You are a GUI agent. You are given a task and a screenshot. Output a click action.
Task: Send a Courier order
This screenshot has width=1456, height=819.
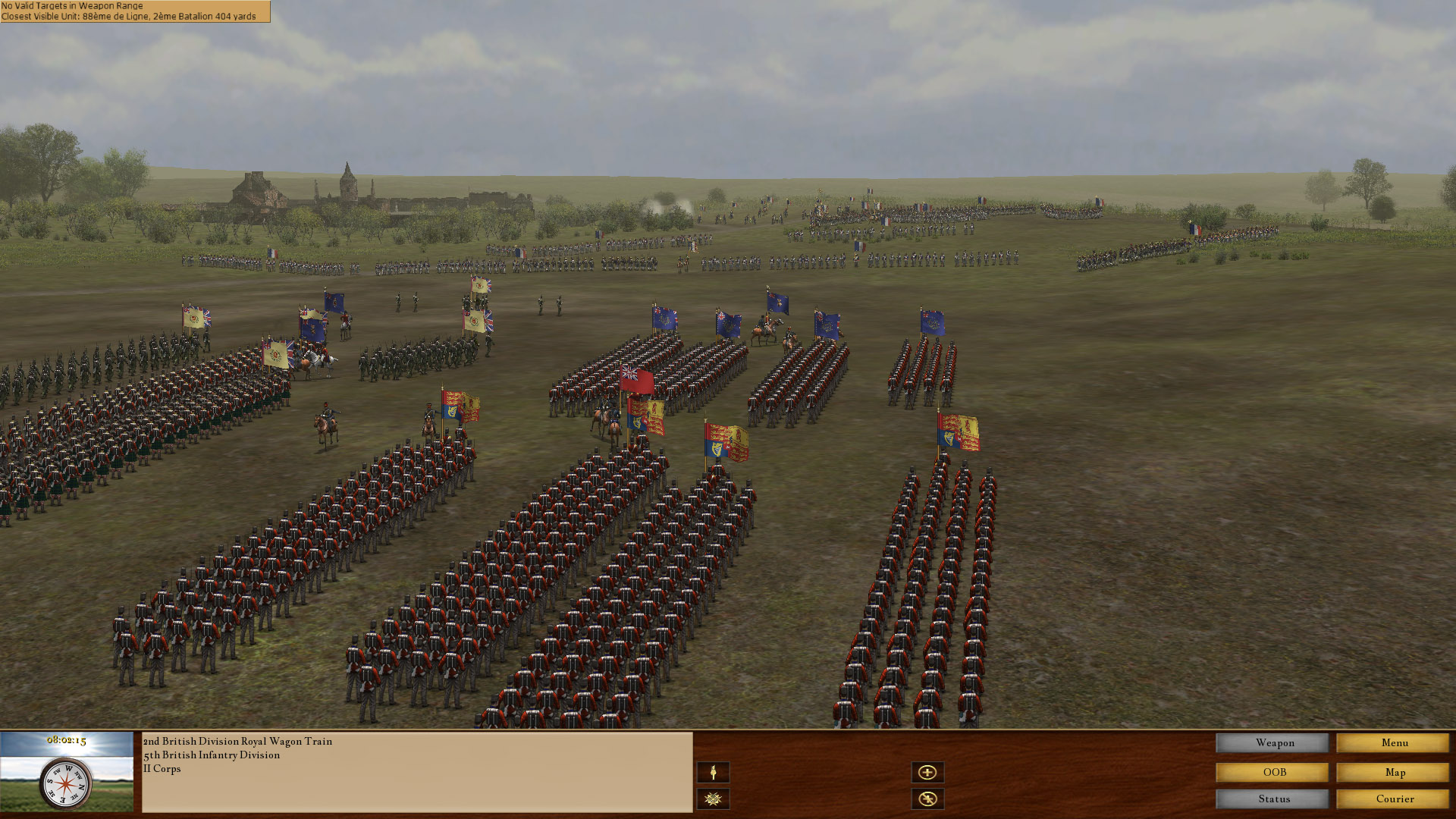1394,799
